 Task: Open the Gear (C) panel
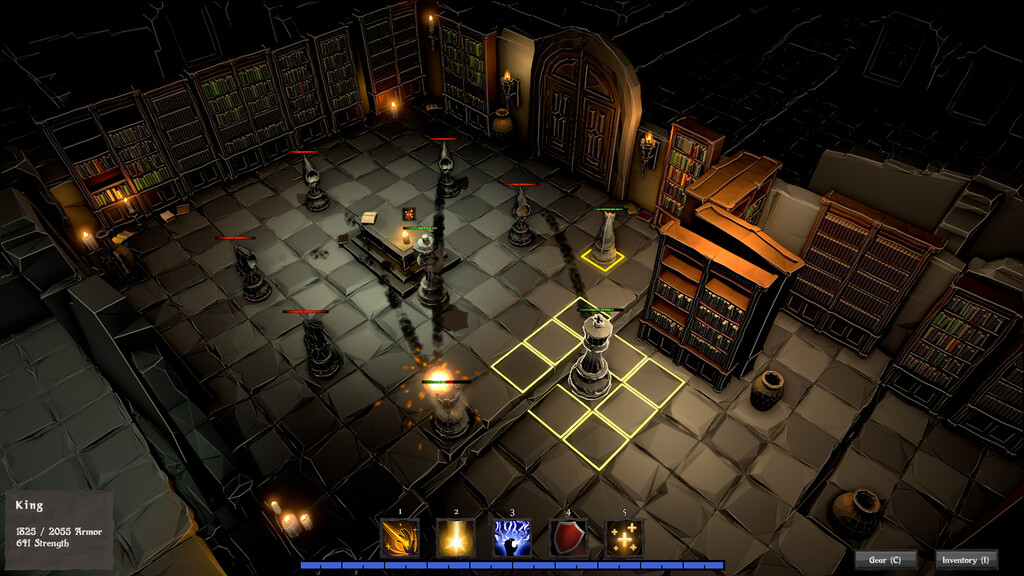click(885, 560)
